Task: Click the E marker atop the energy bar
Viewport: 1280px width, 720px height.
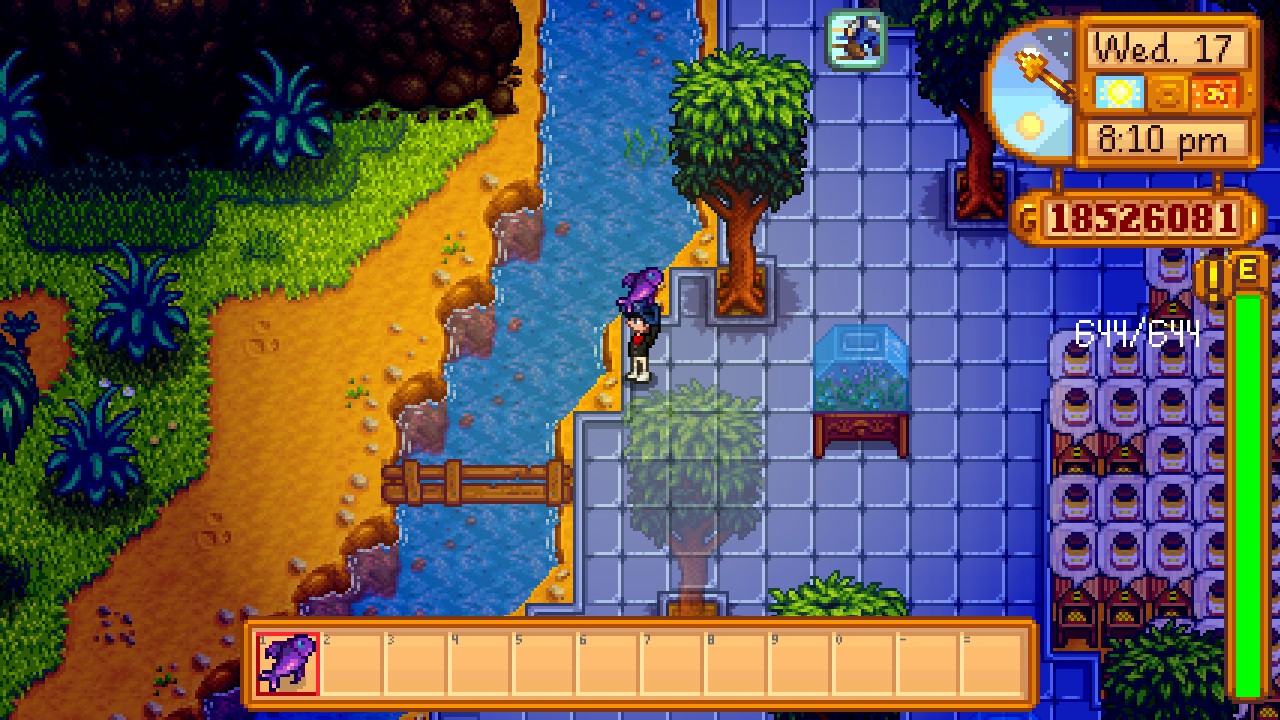Action: [1248, 270]
